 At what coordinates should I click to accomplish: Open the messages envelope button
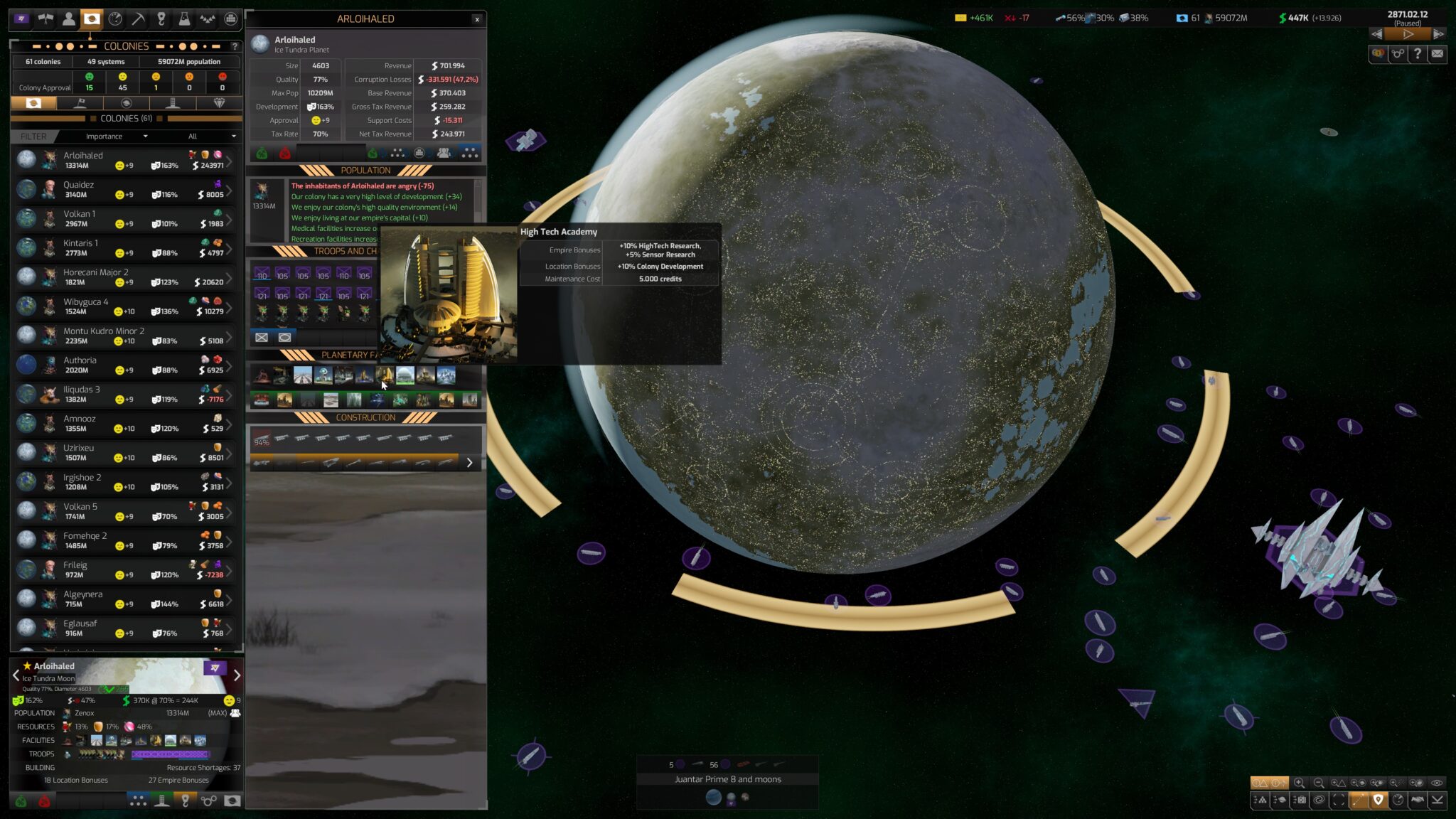point(1437,53)
